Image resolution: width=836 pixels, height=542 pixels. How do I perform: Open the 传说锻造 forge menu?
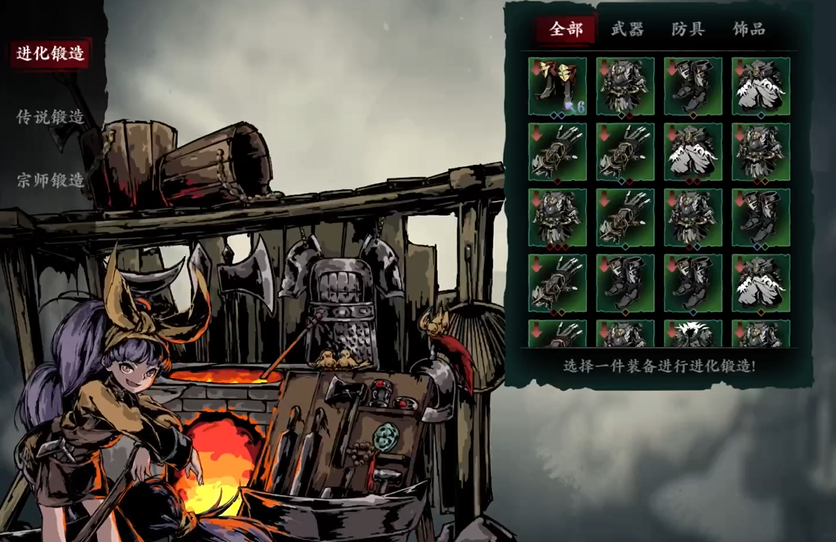tap(50, 117)
